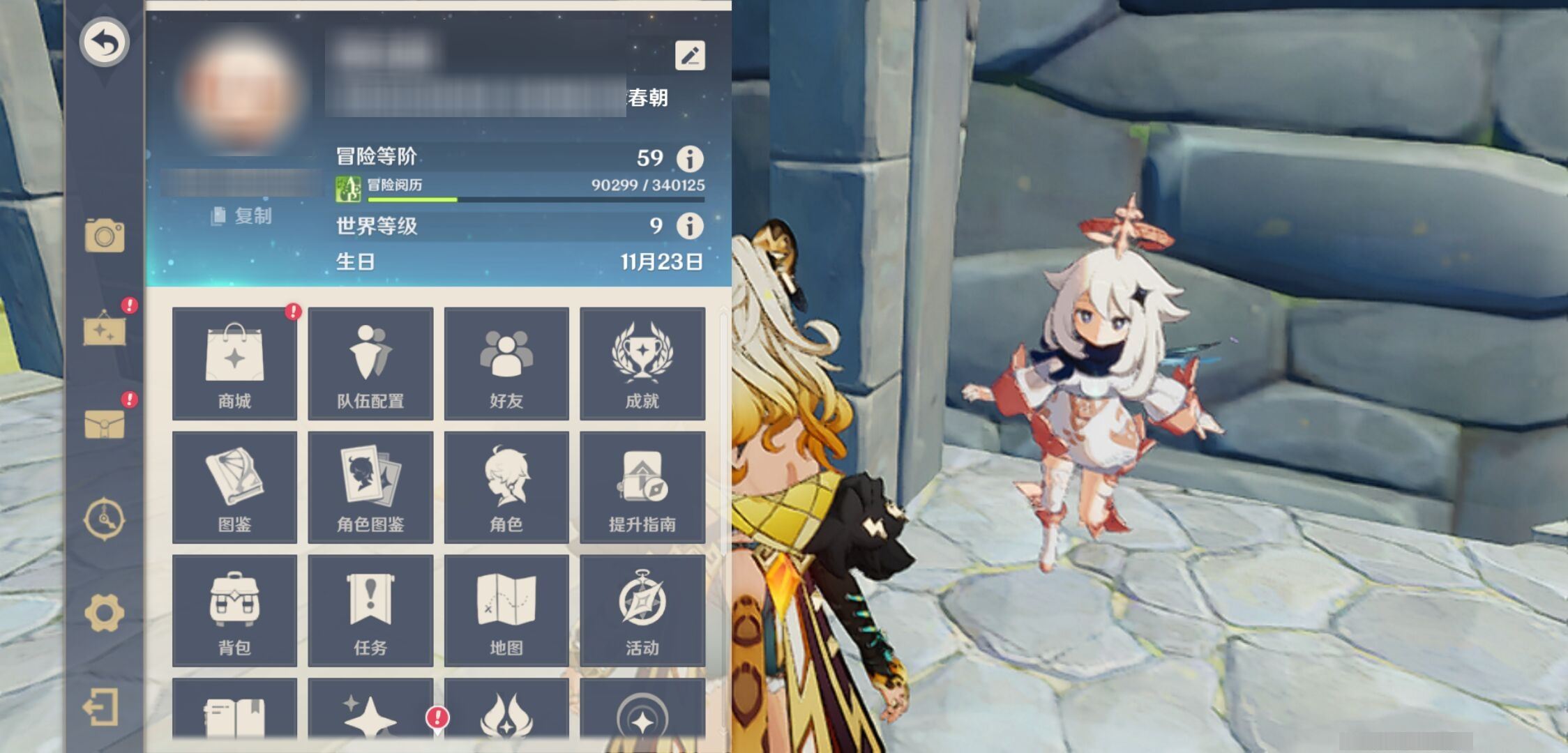Open the 商城 shop tile
This screenshot has height=753, width=1568.
(x=234, y=363)
